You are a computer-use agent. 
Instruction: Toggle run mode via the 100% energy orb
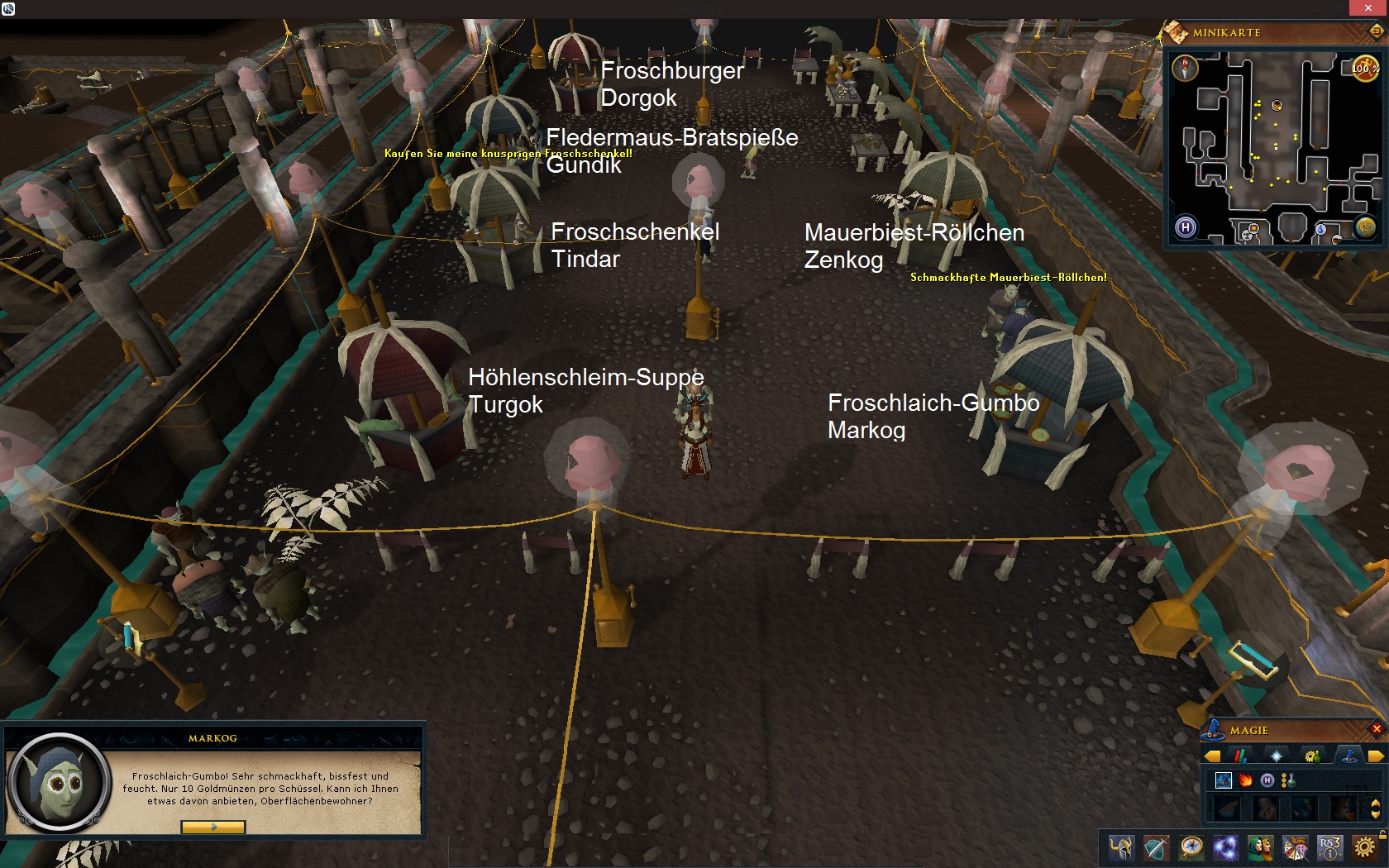(x=1364, y=69)
